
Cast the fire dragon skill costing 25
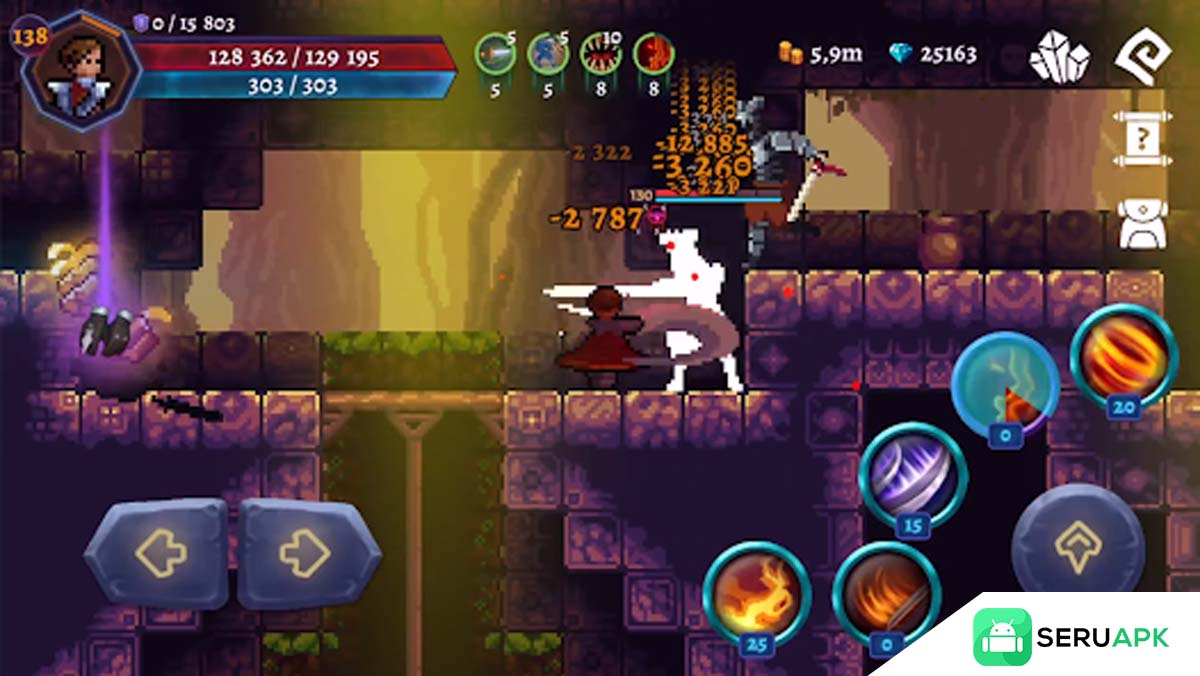click(x=756, y=593)
